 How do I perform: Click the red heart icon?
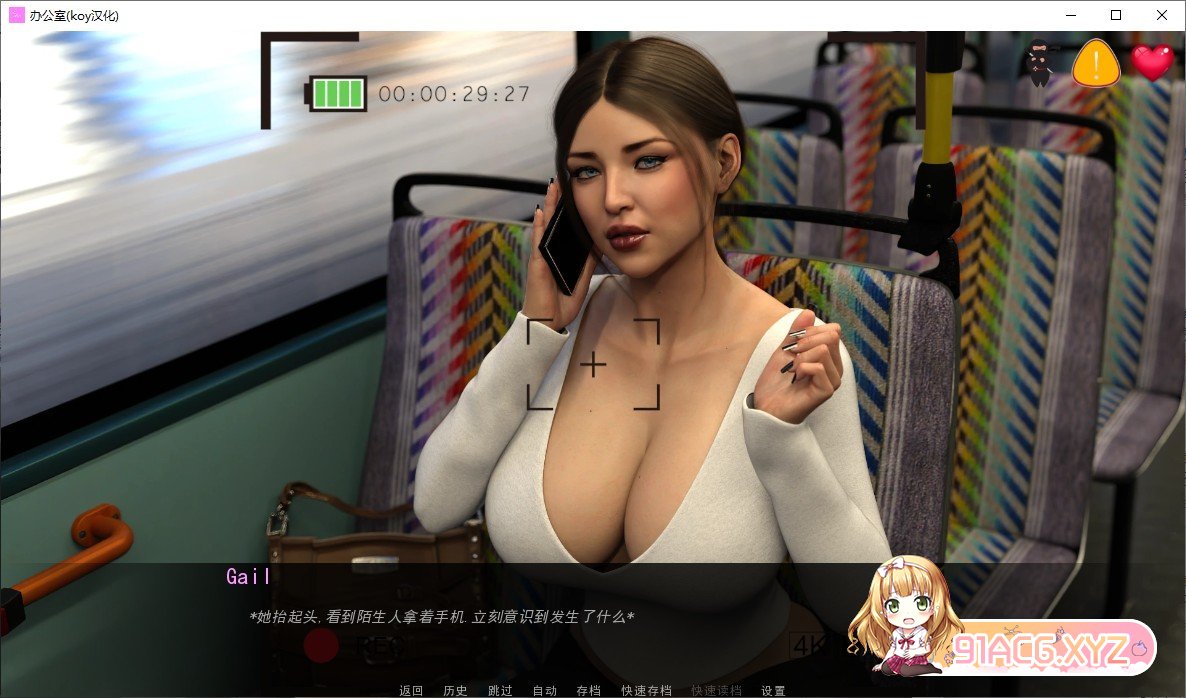pyautogui.click(x=1152, y=63)
